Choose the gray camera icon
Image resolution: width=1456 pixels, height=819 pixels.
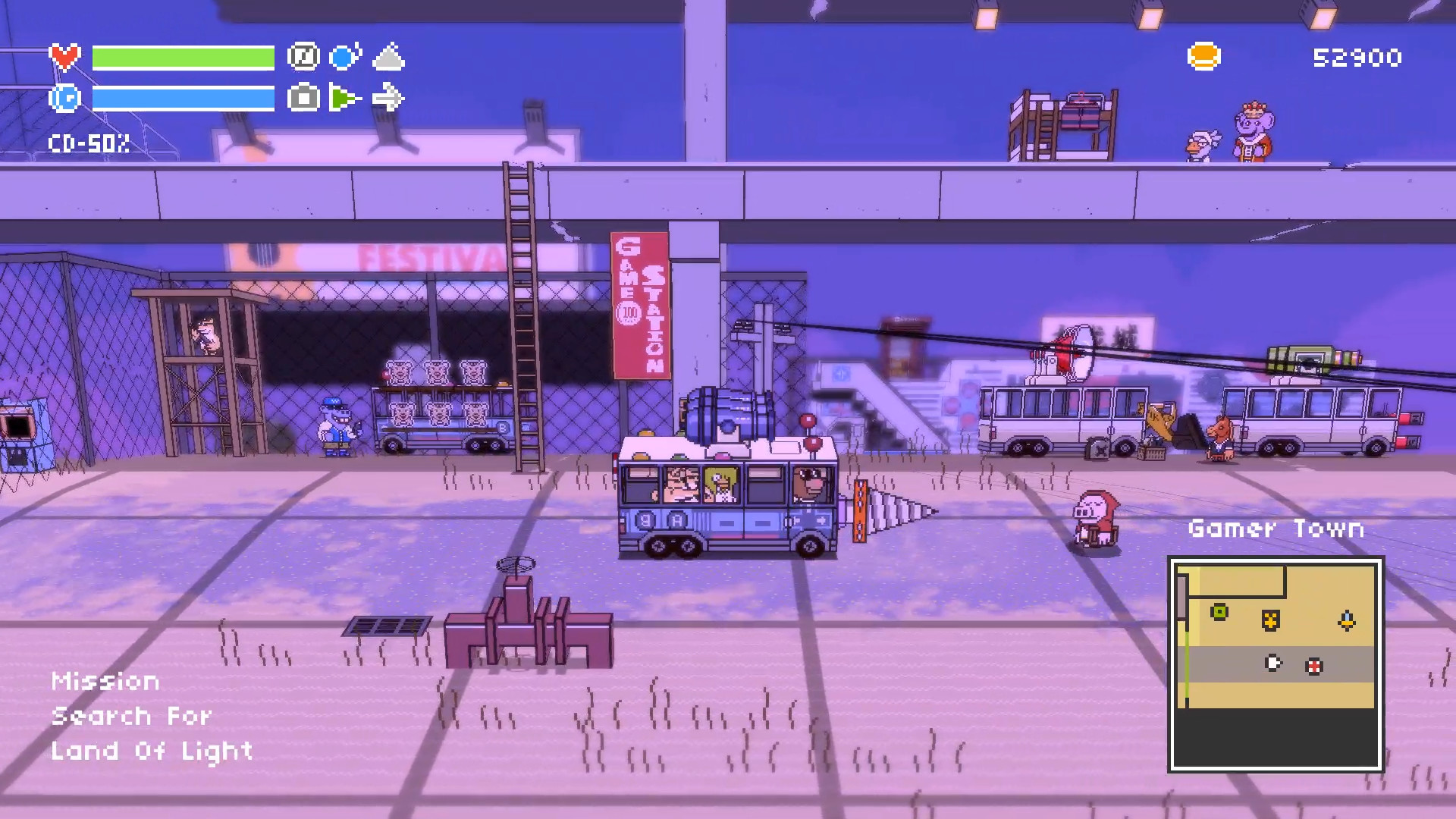point(303,98)
